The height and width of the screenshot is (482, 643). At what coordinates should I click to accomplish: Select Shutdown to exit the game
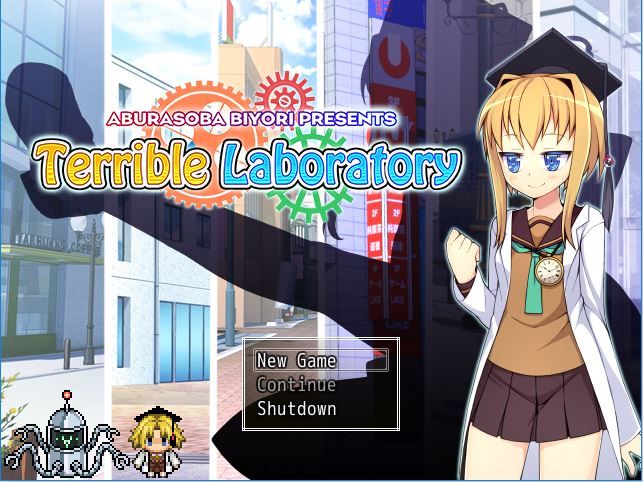point(296,409)
